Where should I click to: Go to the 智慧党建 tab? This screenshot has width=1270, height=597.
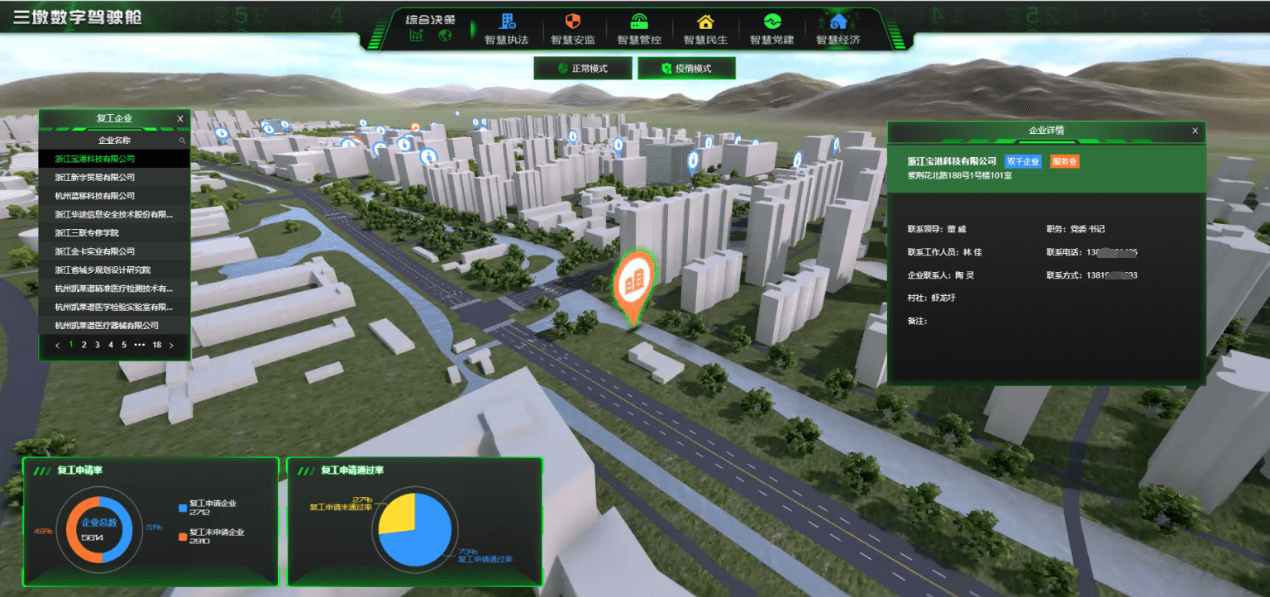point(772,29)
